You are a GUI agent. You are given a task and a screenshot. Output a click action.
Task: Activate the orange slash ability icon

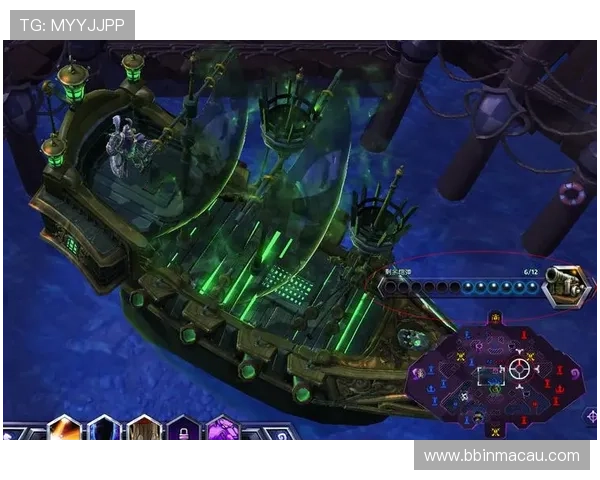(x=65, y=430)
